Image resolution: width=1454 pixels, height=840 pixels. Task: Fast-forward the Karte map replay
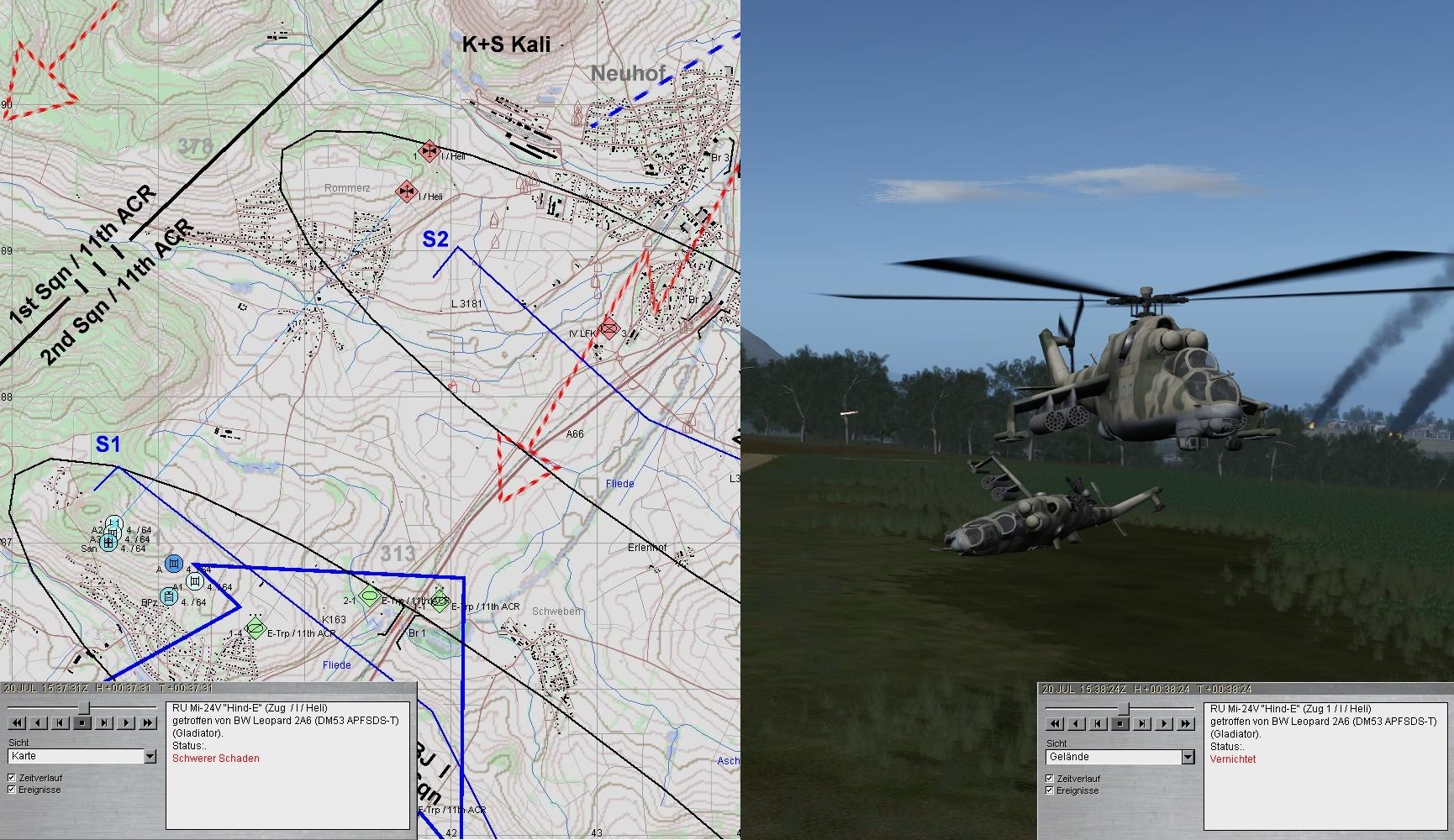(148, 722)
